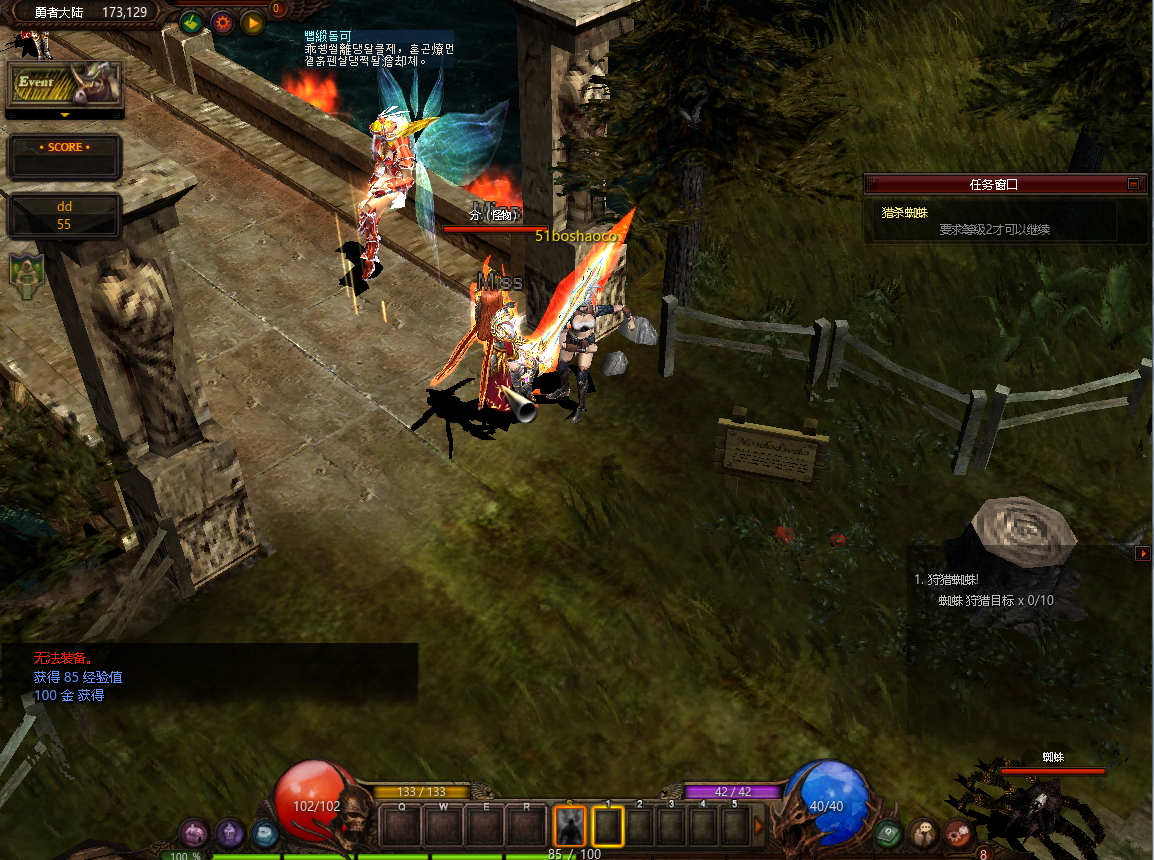Open the chat bubble social icon
Image resolution: width=1154 pixels, height=860 pixels.
[923, 832]
